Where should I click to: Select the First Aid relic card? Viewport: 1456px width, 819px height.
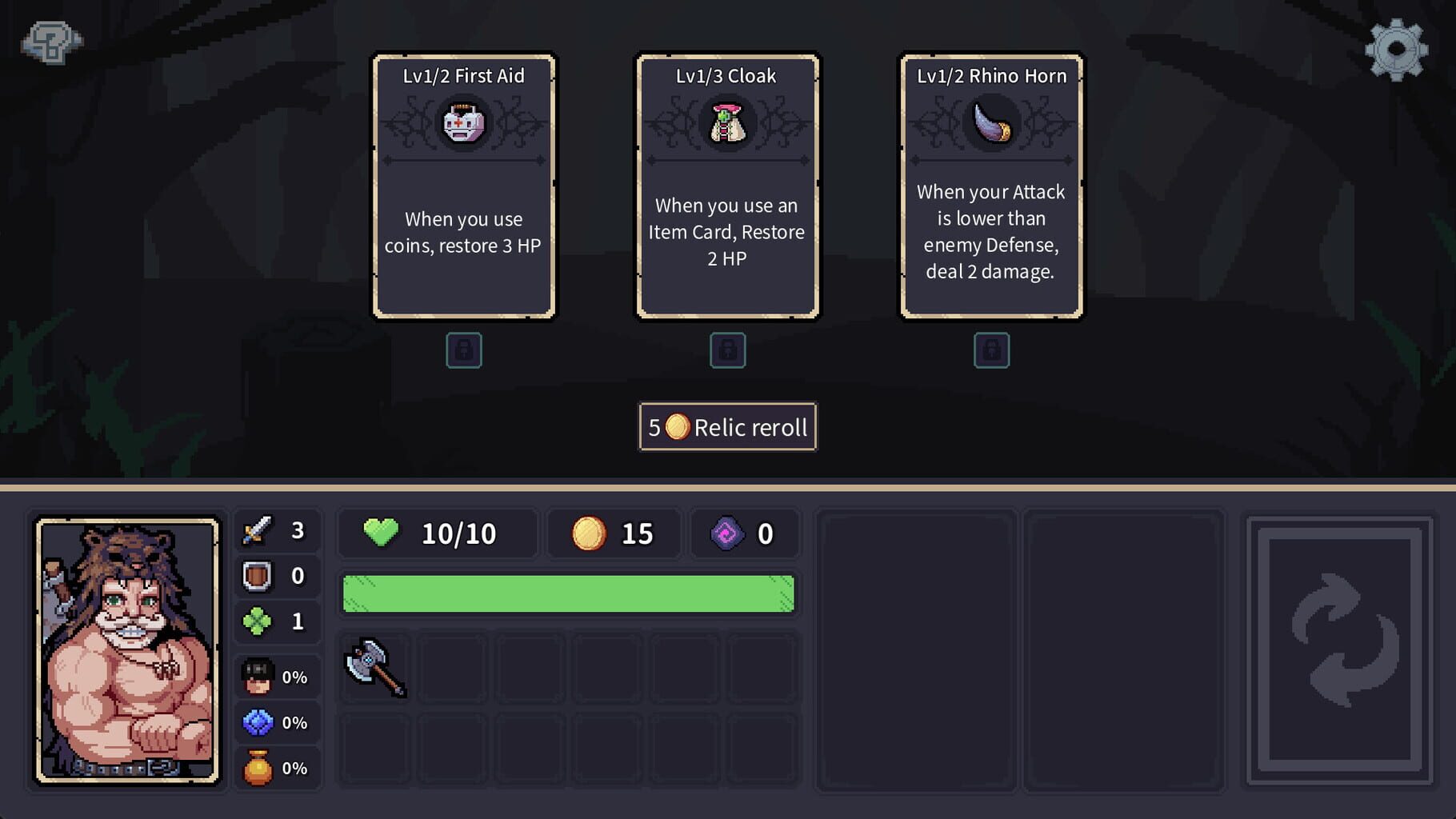(464, 188)
